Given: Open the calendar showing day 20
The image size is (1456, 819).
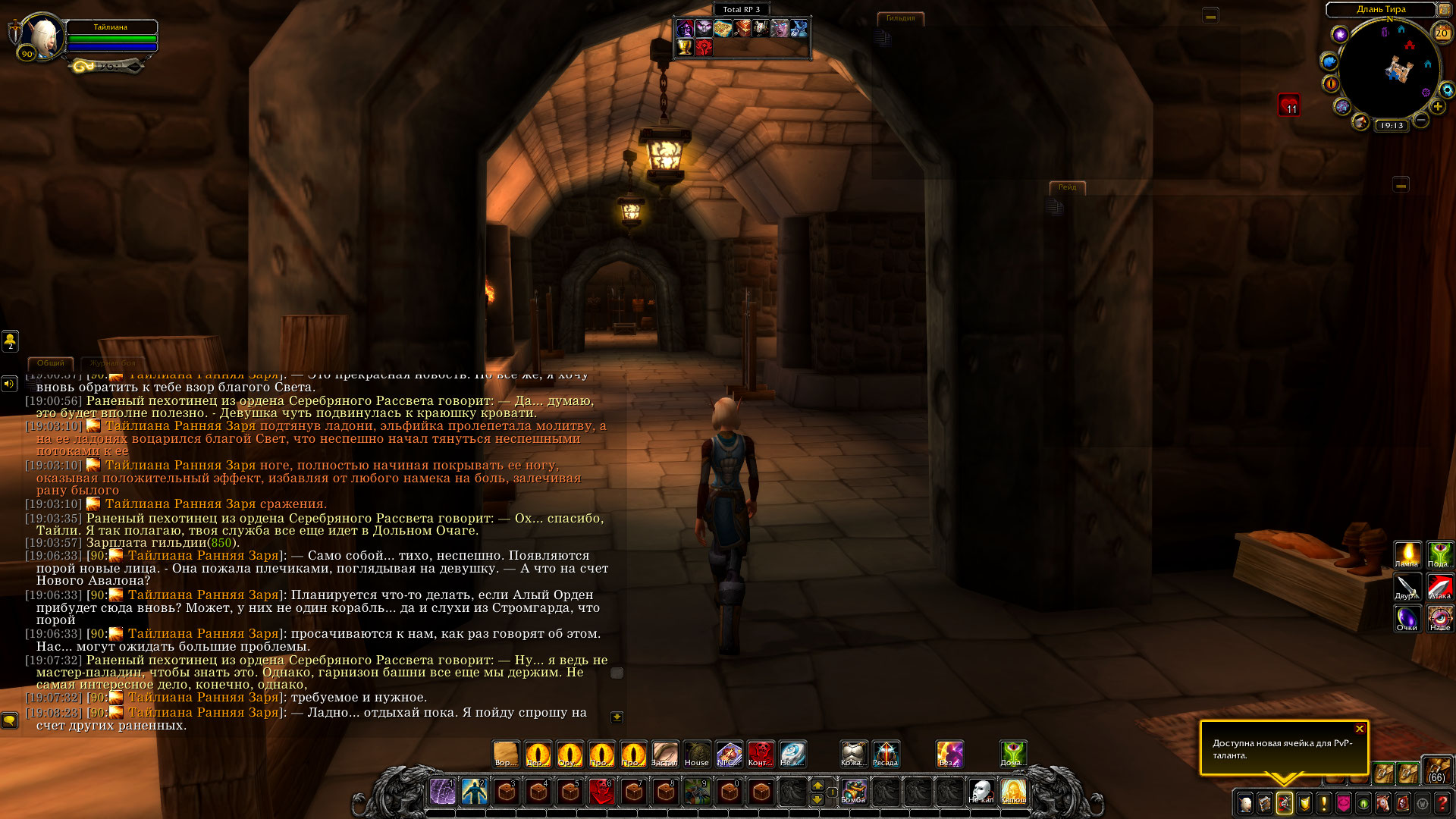Looking at the screenshot, I should [x=1442, y=33].
